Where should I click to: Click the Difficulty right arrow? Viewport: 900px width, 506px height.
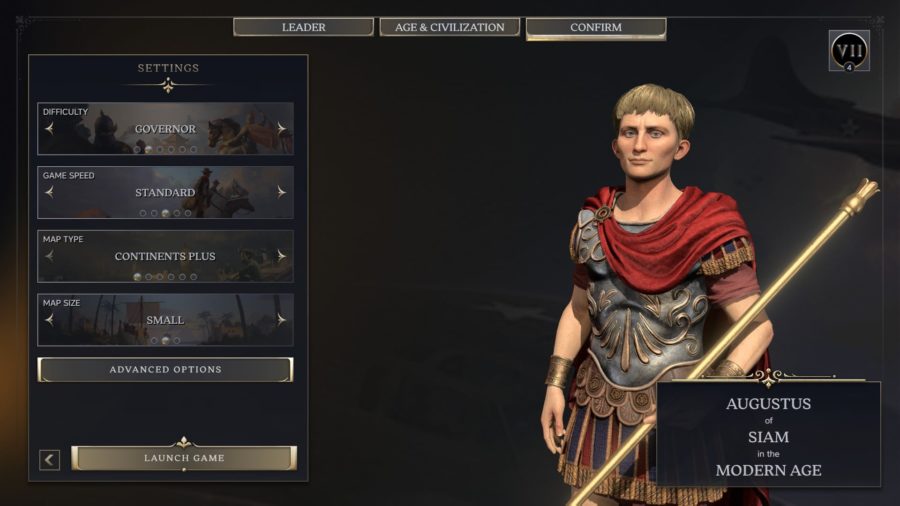click(282, 129)
